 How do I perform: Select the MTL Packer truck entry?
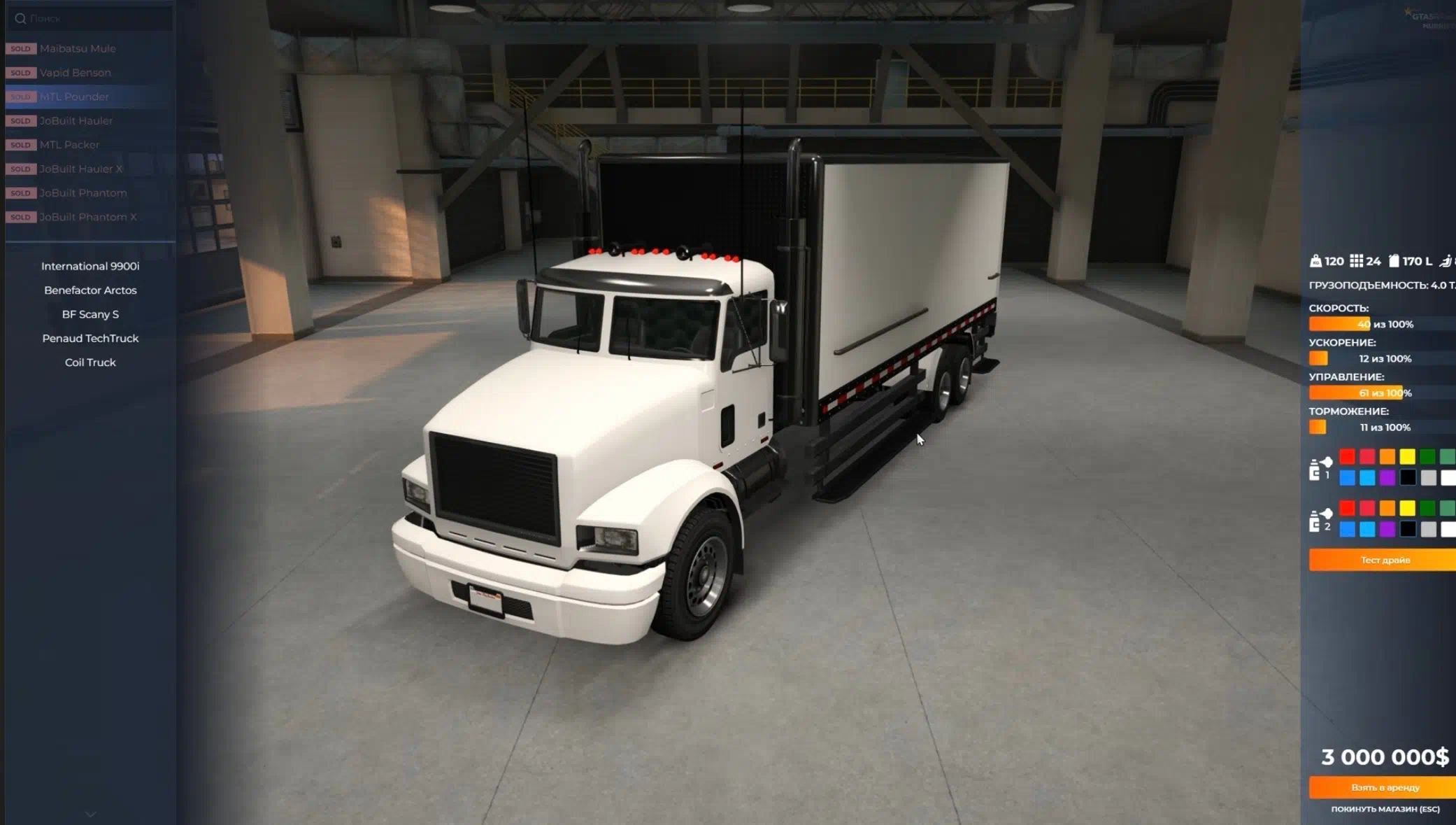tap(69, 145)
